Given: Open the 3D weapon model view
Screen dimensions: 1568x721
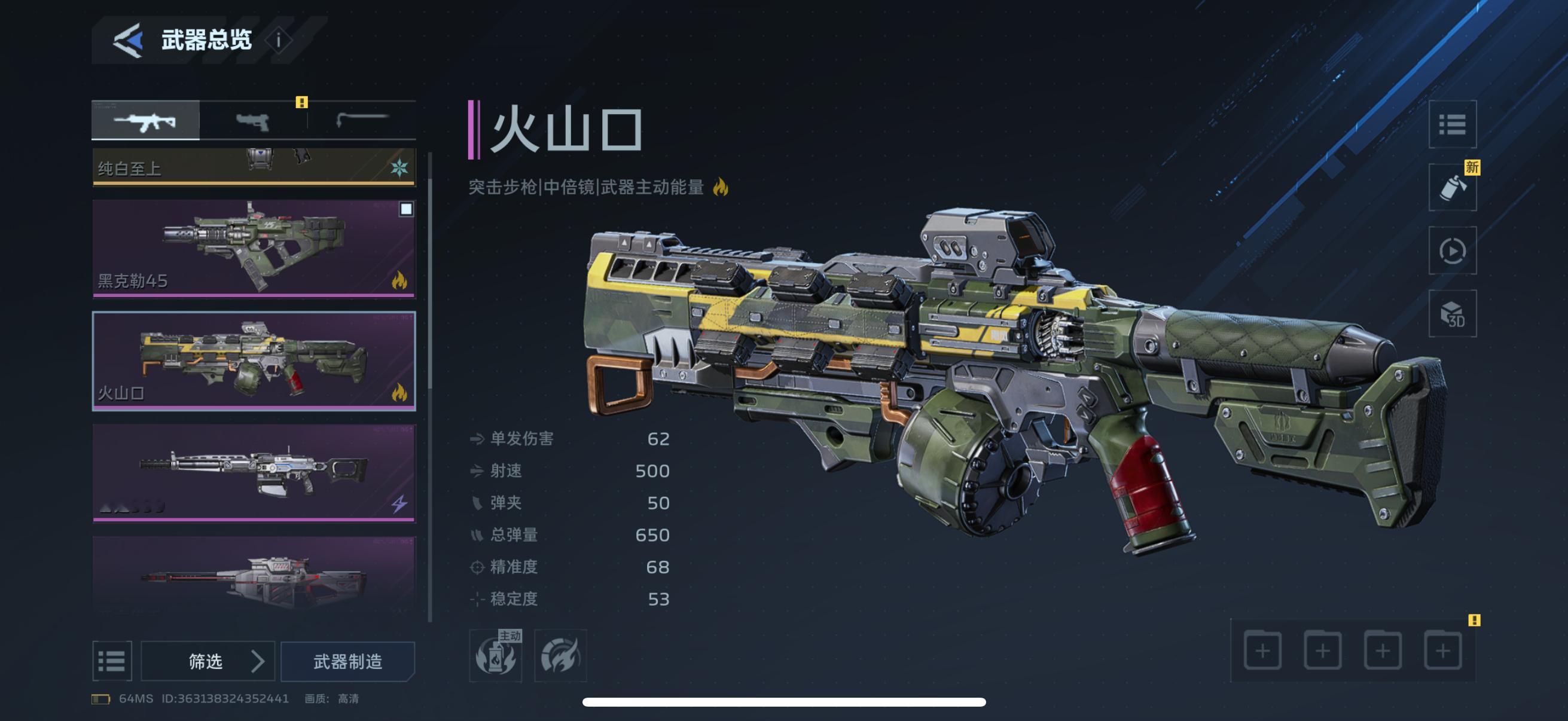Looking at the screenshot, I should pyautogui.click(x=1453, y=314).
